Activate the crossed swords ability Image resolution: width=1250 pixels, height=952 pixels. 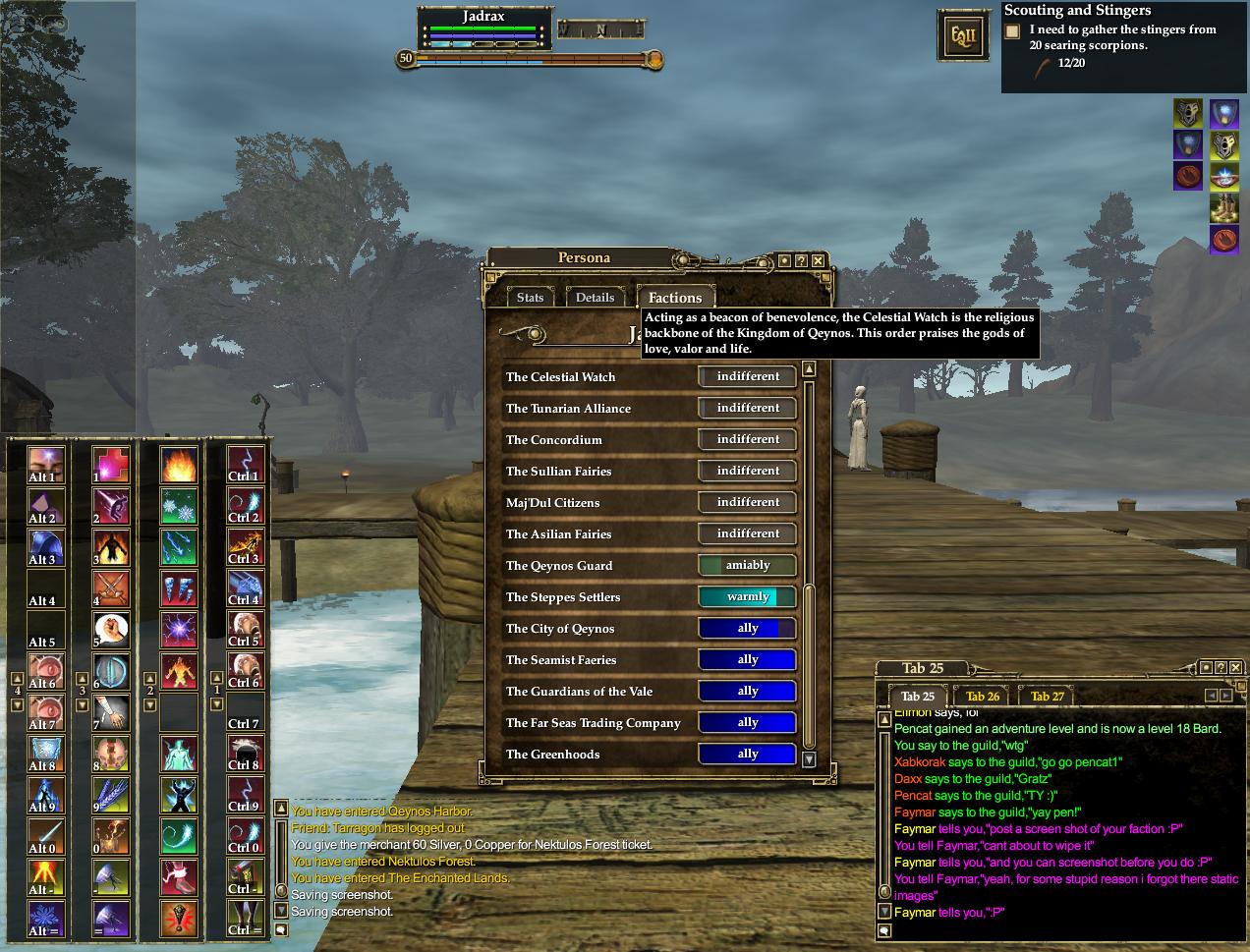(x=111, y=588)
